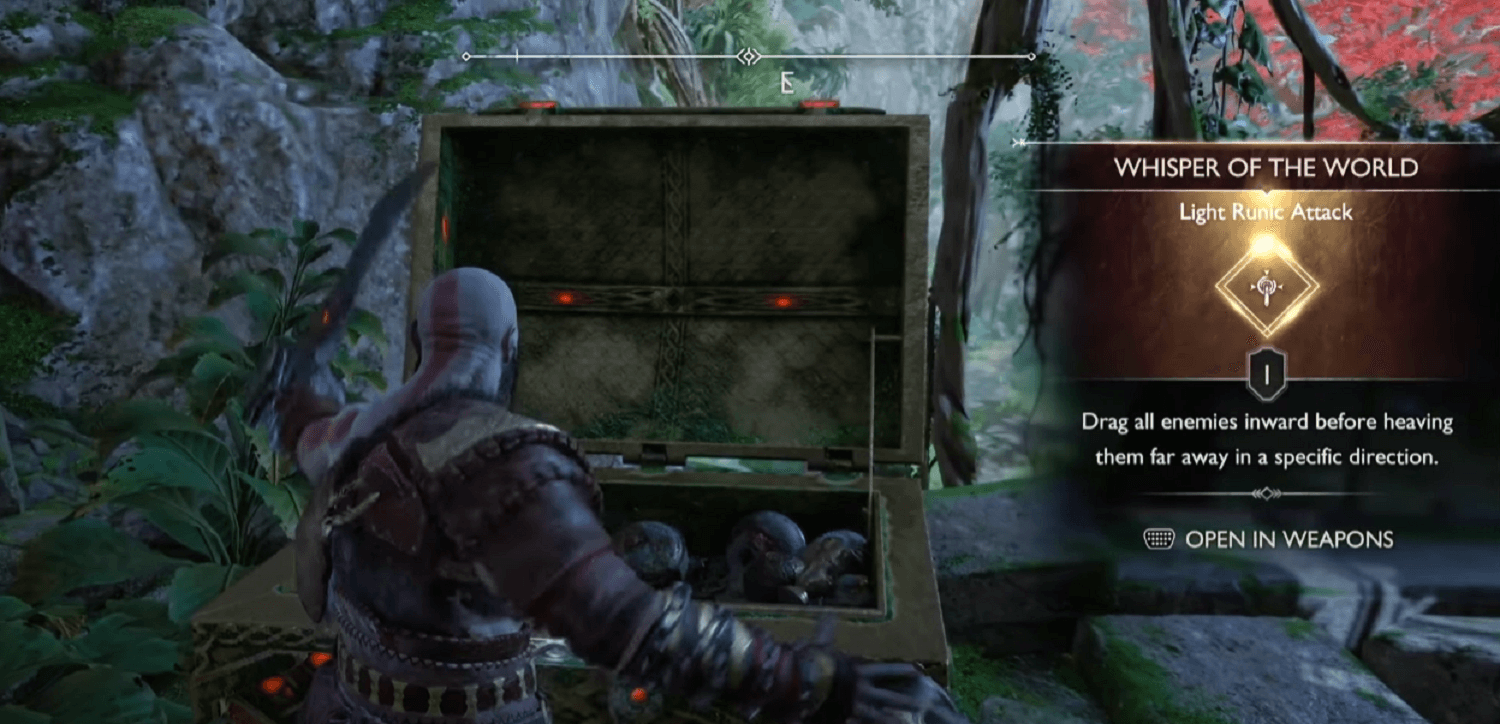Click the WHISPER OF THE WORLD title banner
The height and width of the screenshot is (724, 1500).
(x=1265, y=168)
